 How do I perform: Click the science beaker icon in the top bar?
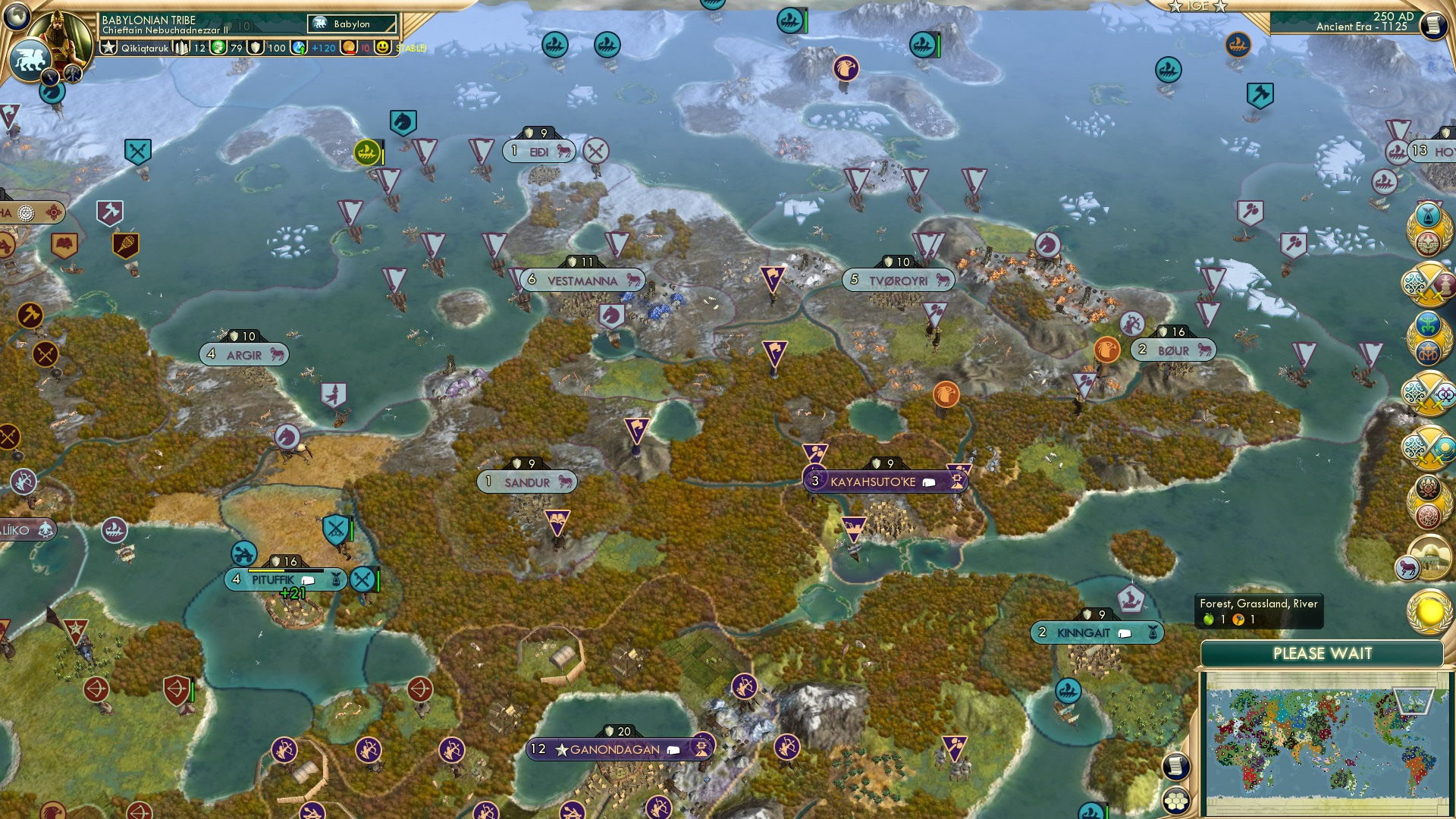coord(220,48)
